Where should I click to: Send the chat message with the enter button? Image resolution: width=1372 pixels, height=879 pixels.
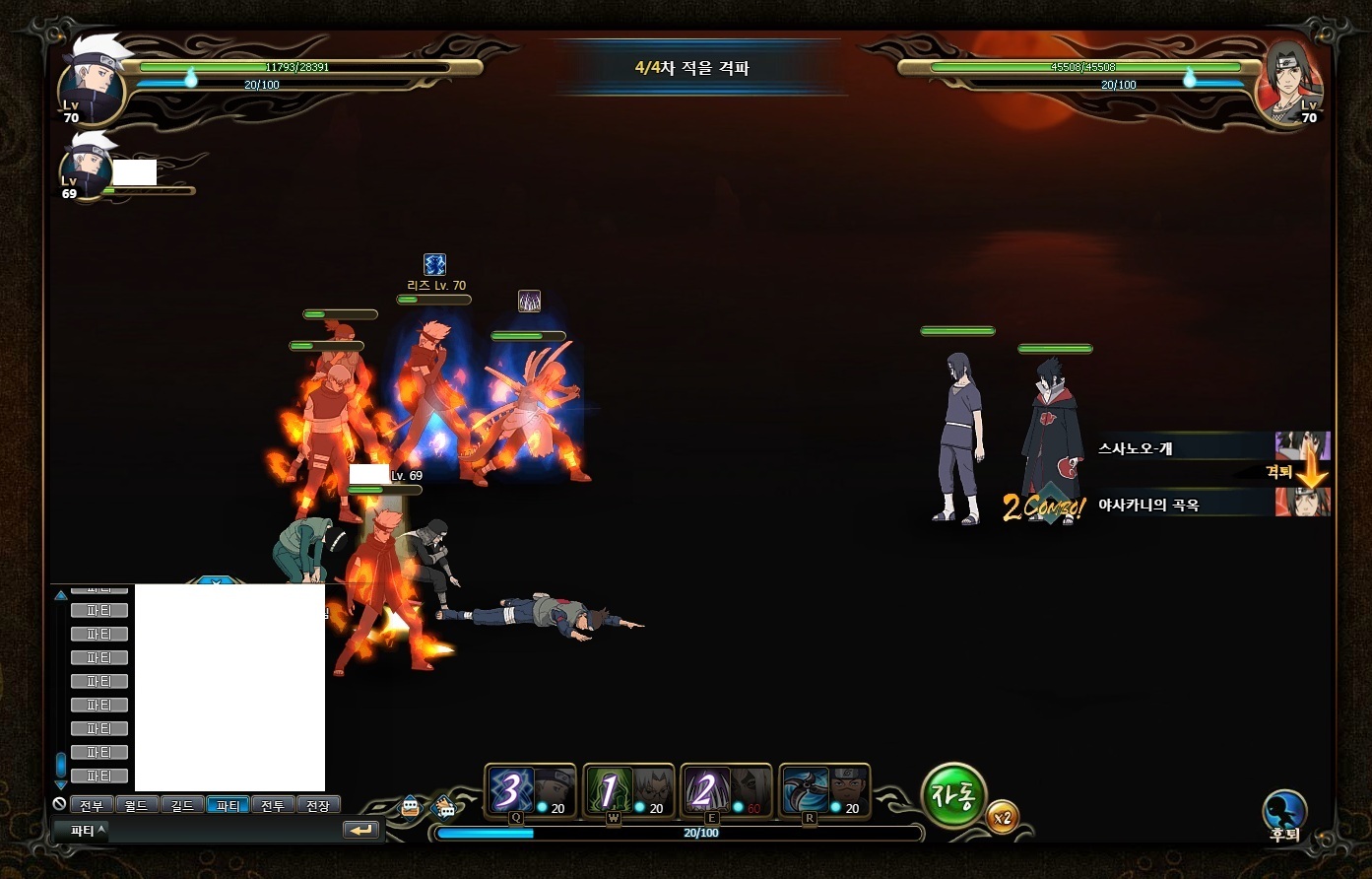tap(361, 831)
